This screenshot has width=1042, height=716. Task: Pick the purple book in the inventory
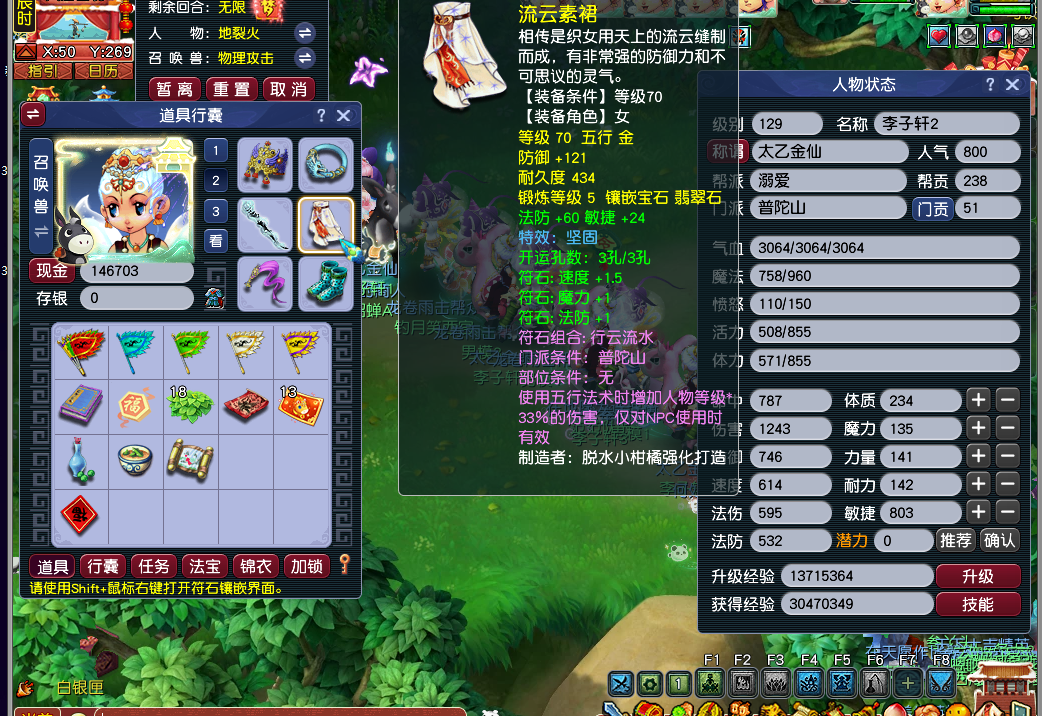click(x=79, y=406)
